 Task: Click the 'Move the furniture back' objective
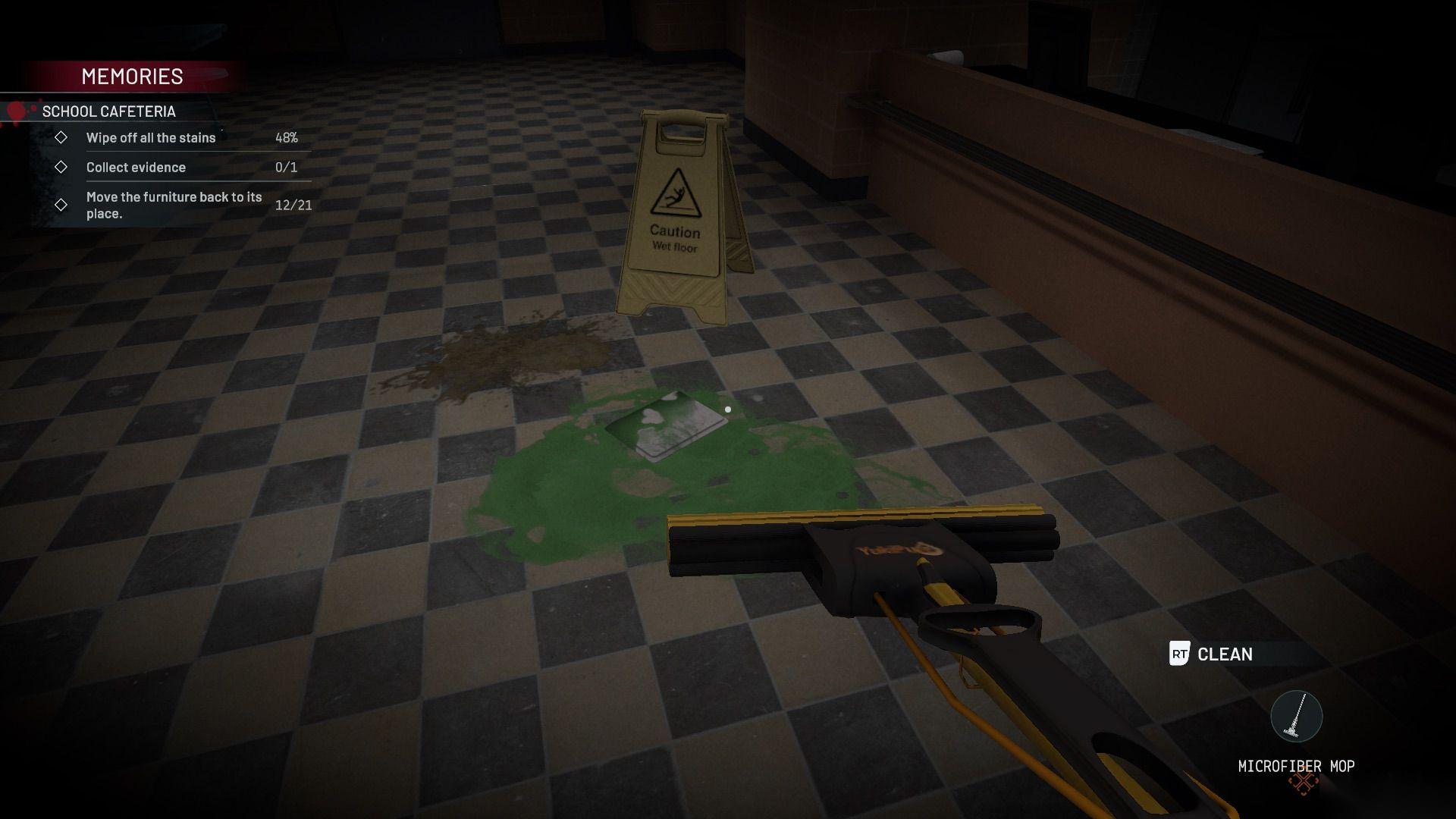pos(174,205)
